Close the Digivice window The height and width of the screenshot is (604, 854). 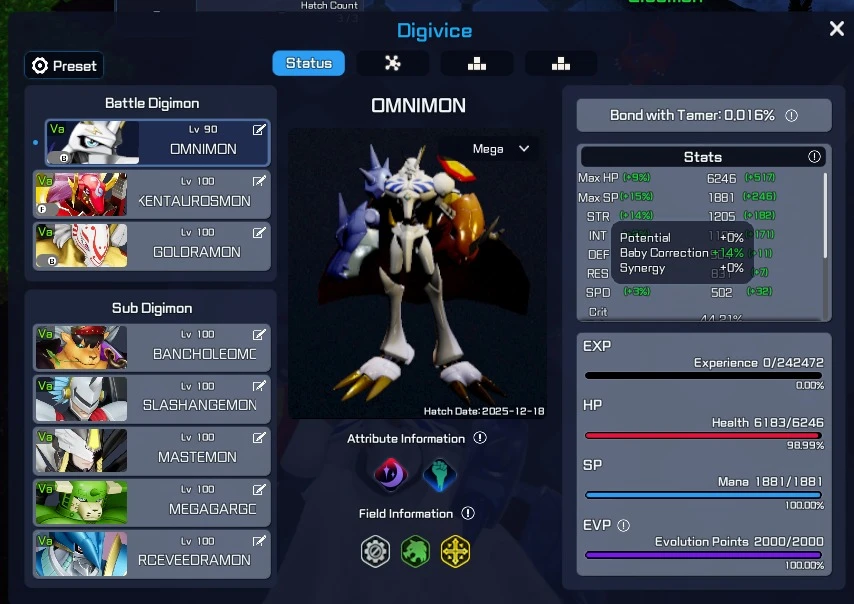837,29
